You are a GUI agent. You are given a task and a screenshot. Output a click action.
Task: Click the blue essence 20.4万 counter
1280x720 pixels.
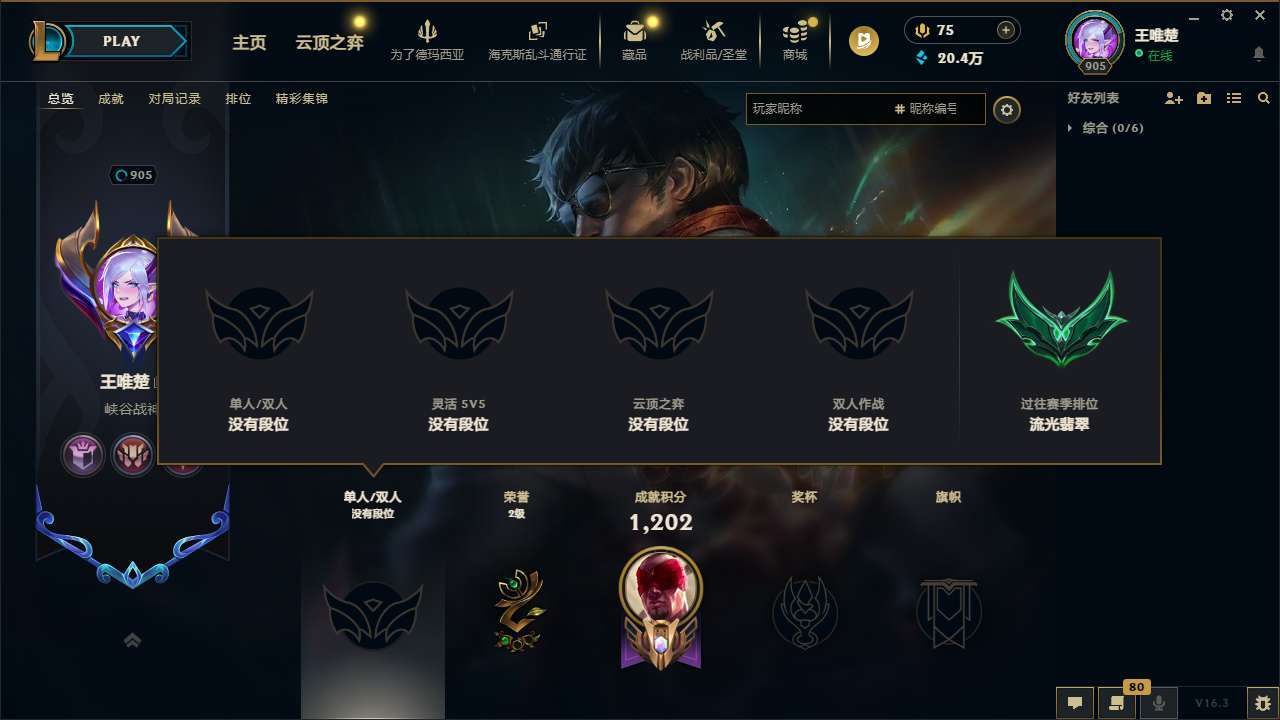click(x=962, y=58)
